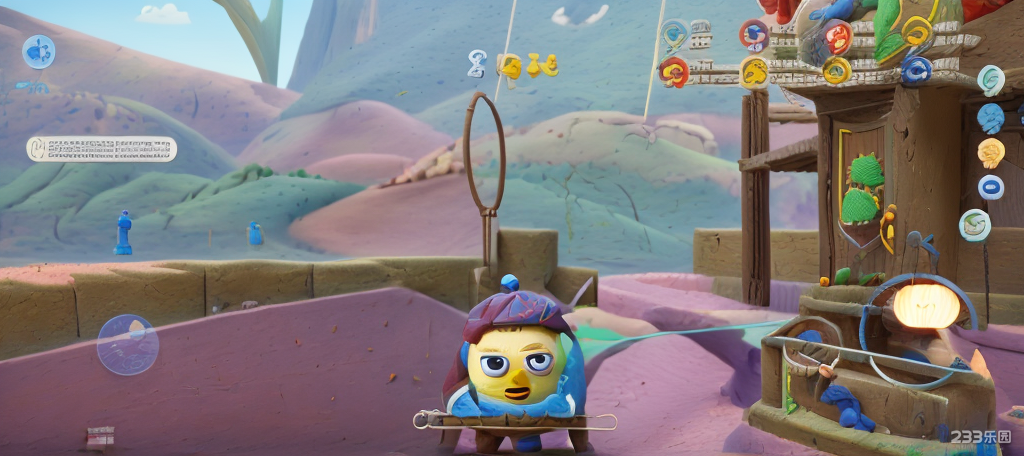
Task: Tap the blue round icon at top left
Action: coord(39,51)
